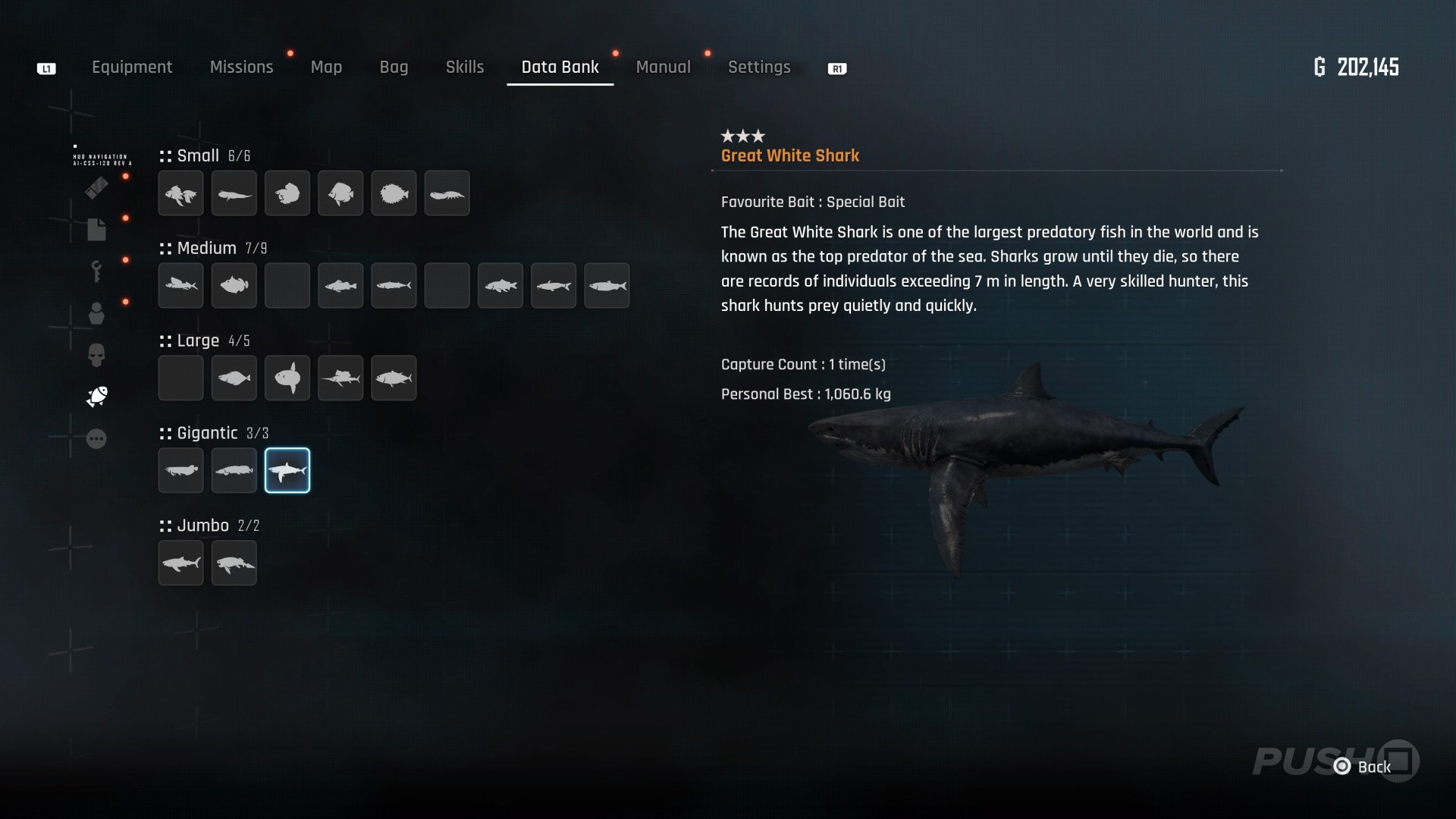Screen dimensions: 1456x819
Task: Switch to the Equipment tab
Action: 132,67
